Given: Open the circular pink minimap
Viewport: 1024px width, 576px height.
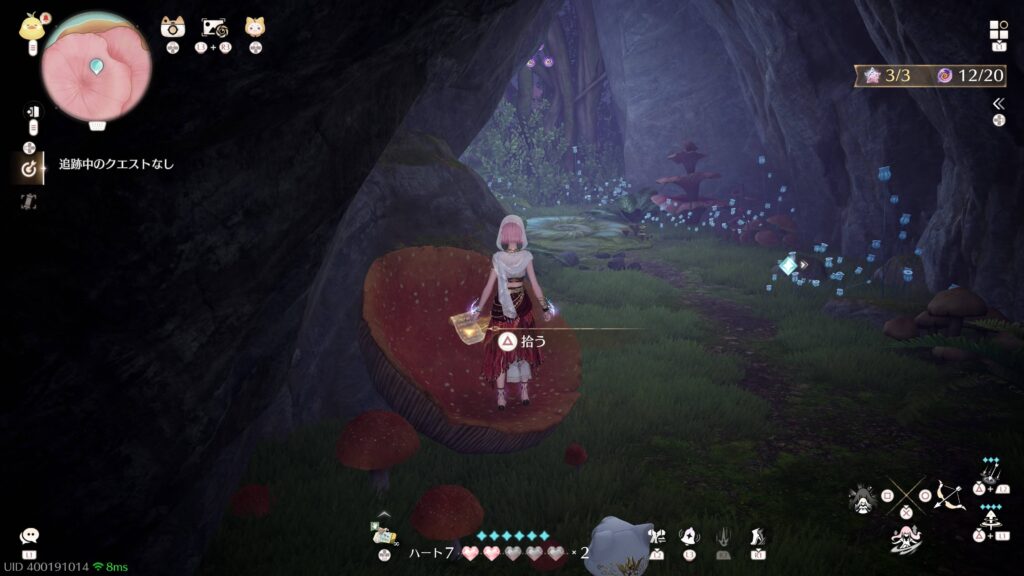Looking at the screenshot, I should (x=96, y=67).
